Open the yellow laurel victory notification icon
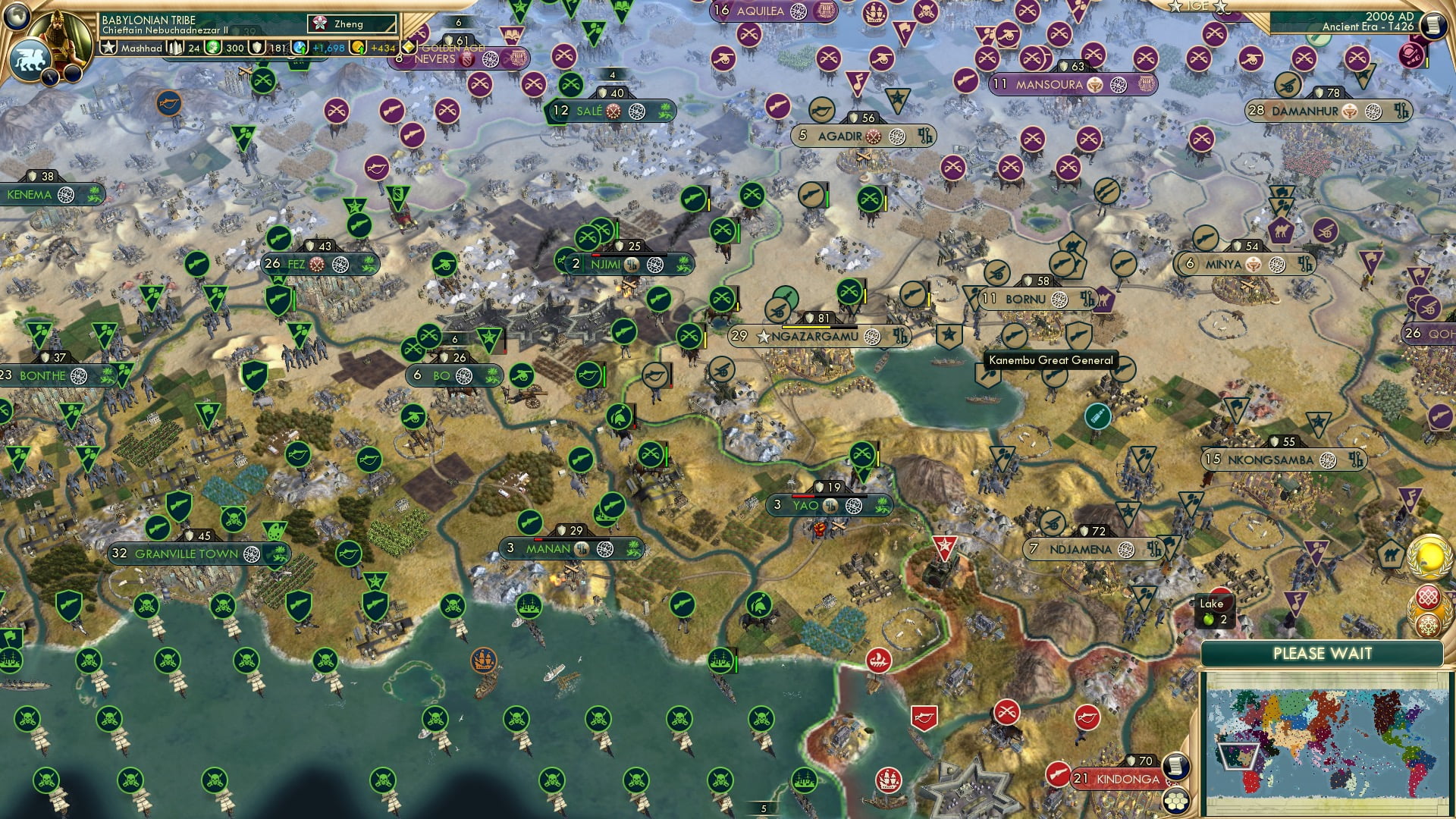1456x819 pixels. point(1429,559)
